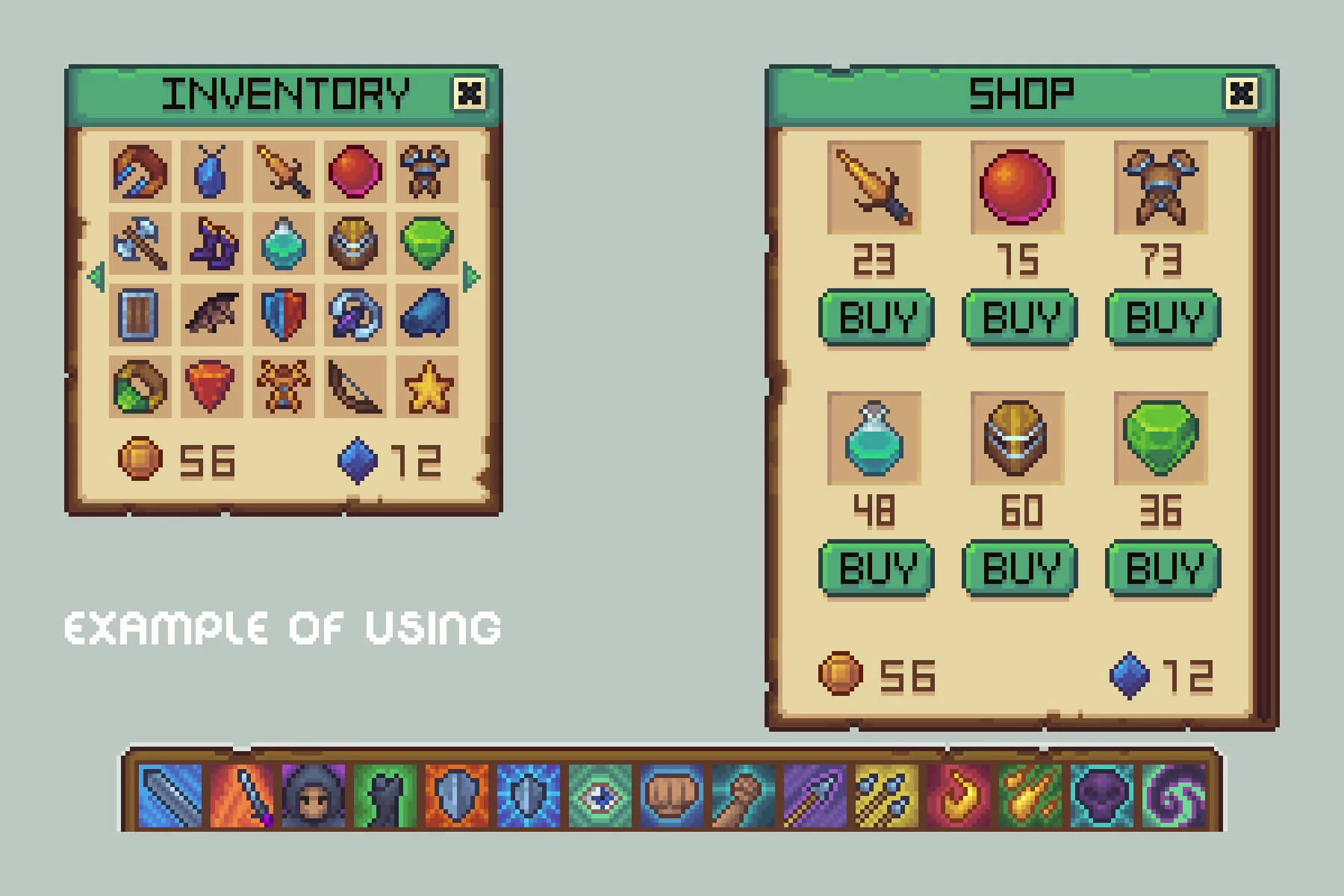Buy the red orb priced 15
1344x896 pixels.
click(1020, 317)
